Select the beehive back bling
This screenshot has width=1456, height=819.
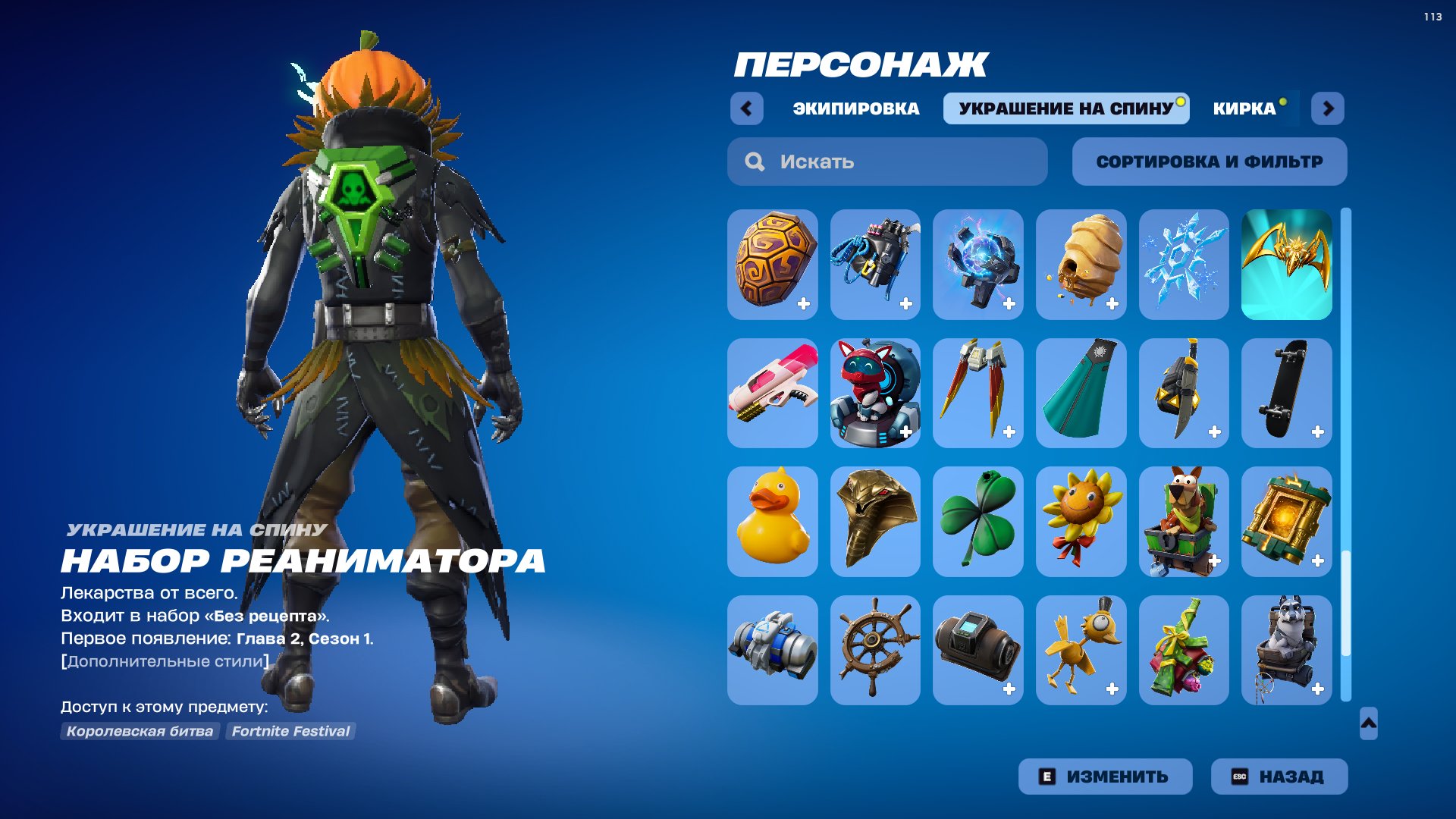[x=1081, y=263]
